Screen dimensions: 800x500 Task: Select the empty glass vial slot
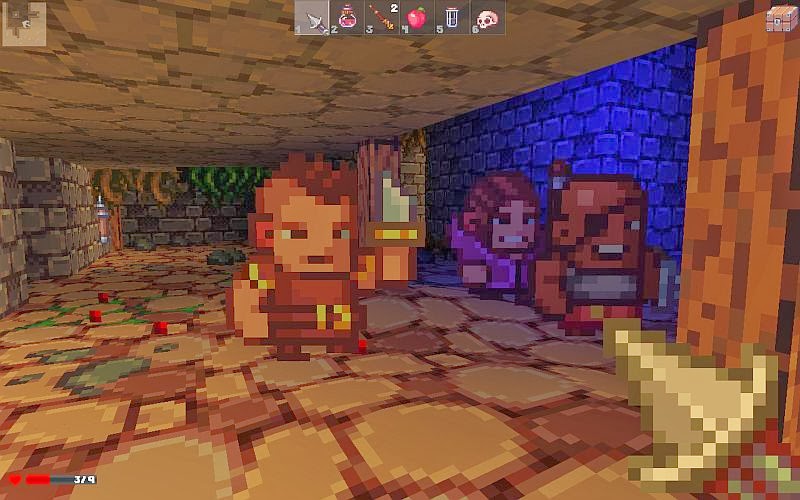pos(452,18)
